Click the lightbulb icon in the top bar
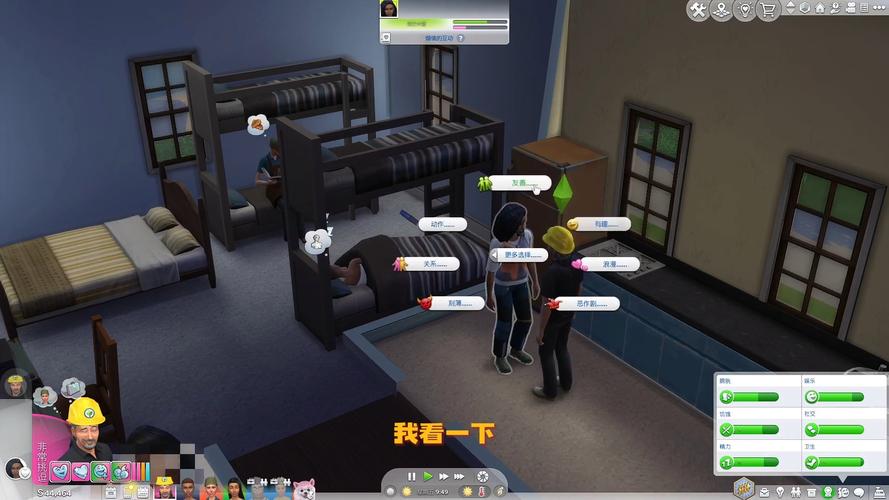 coord(744,10)
